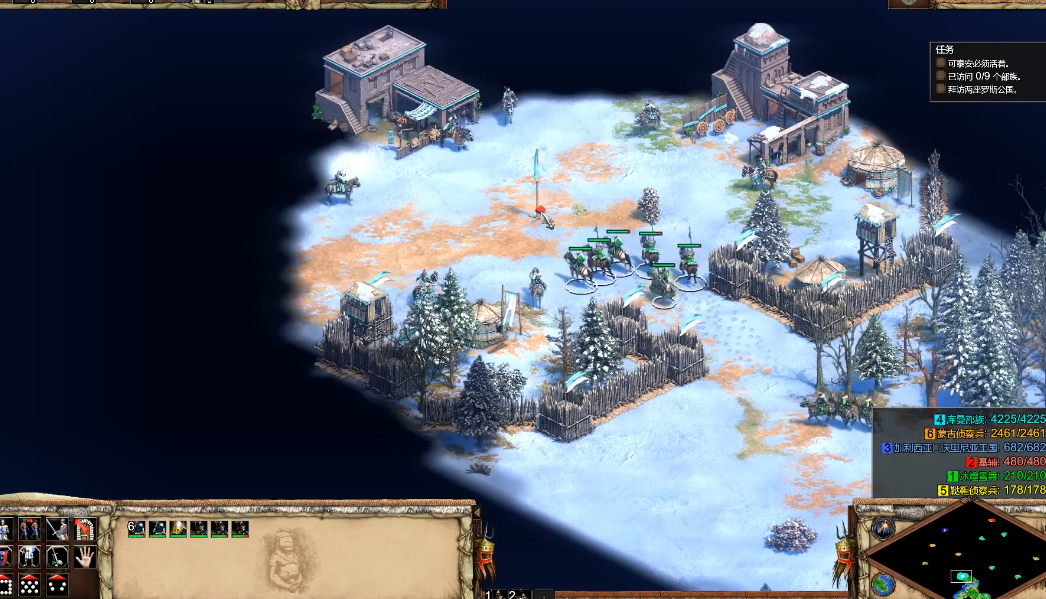Click the stop command open-hand icon

pyautogui.click(x=84, y=556)
